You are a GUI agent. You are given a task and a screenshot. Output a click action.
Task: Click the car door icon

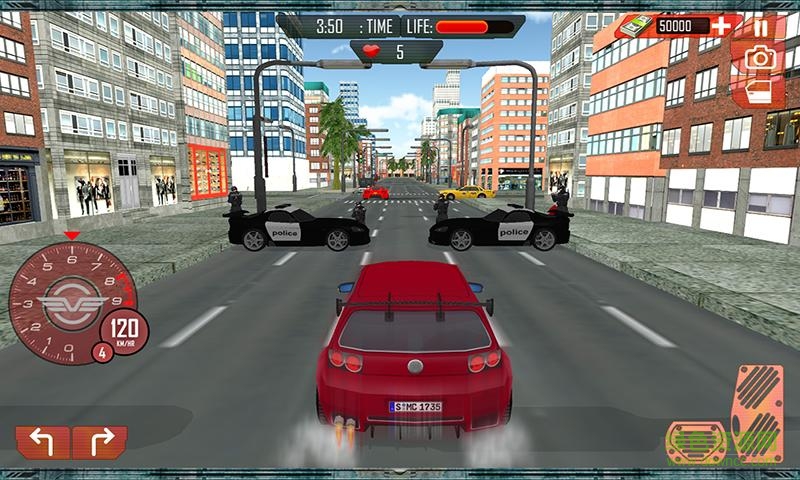point(761,90)
